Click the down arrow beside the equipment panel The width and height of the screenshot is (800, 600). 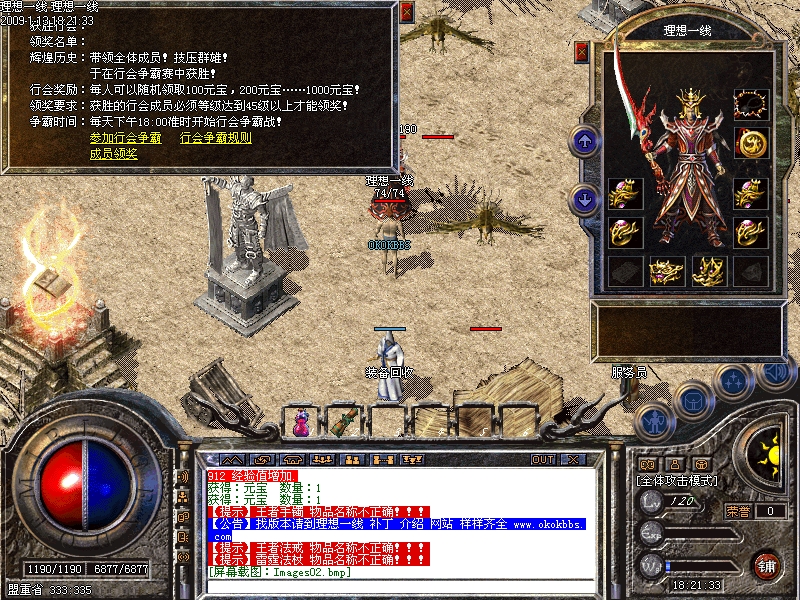(x=583, y=200)
